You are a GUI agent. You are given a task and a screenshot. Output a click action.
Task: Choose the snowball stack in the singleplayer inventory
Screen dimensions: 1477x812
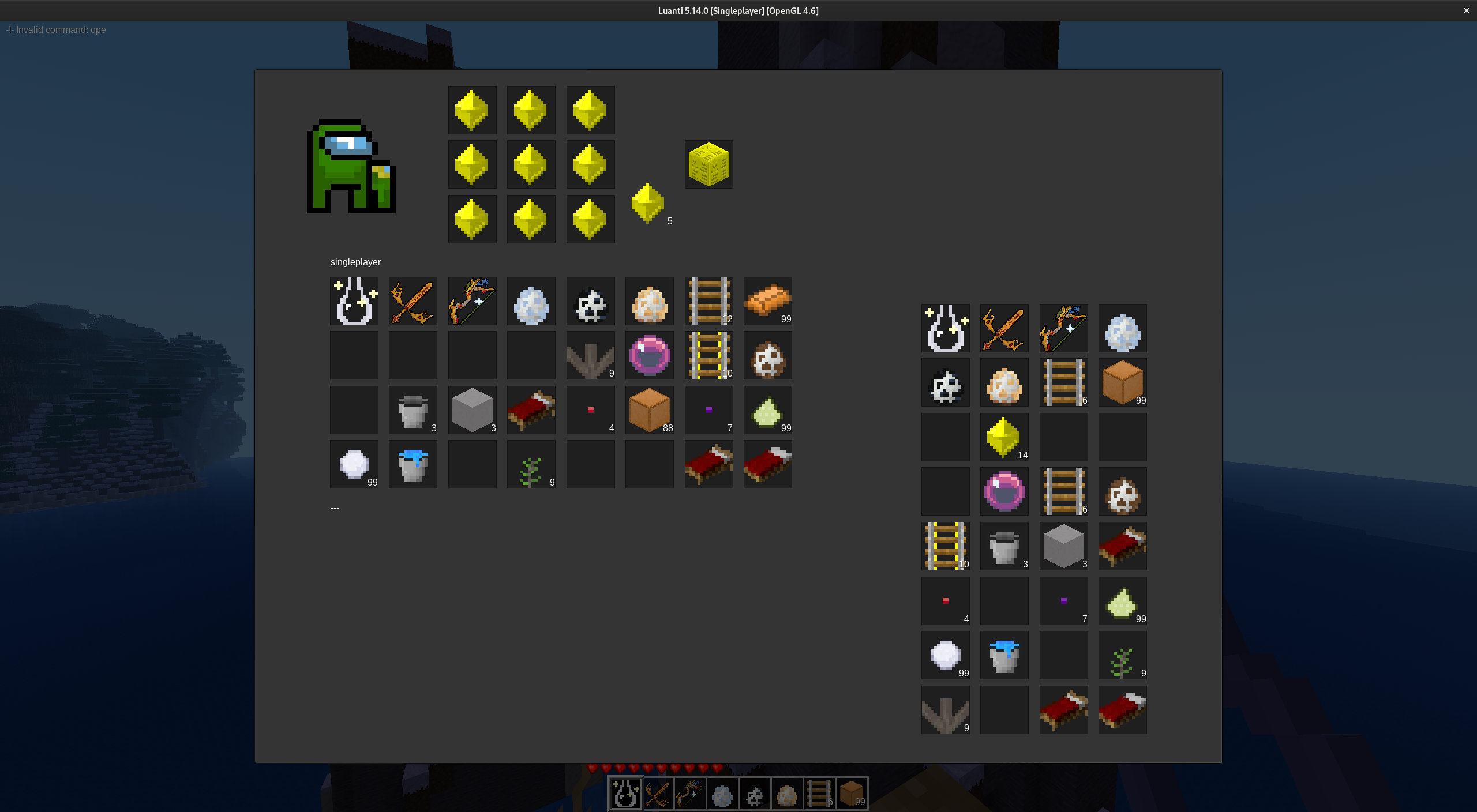click(354, 464)
